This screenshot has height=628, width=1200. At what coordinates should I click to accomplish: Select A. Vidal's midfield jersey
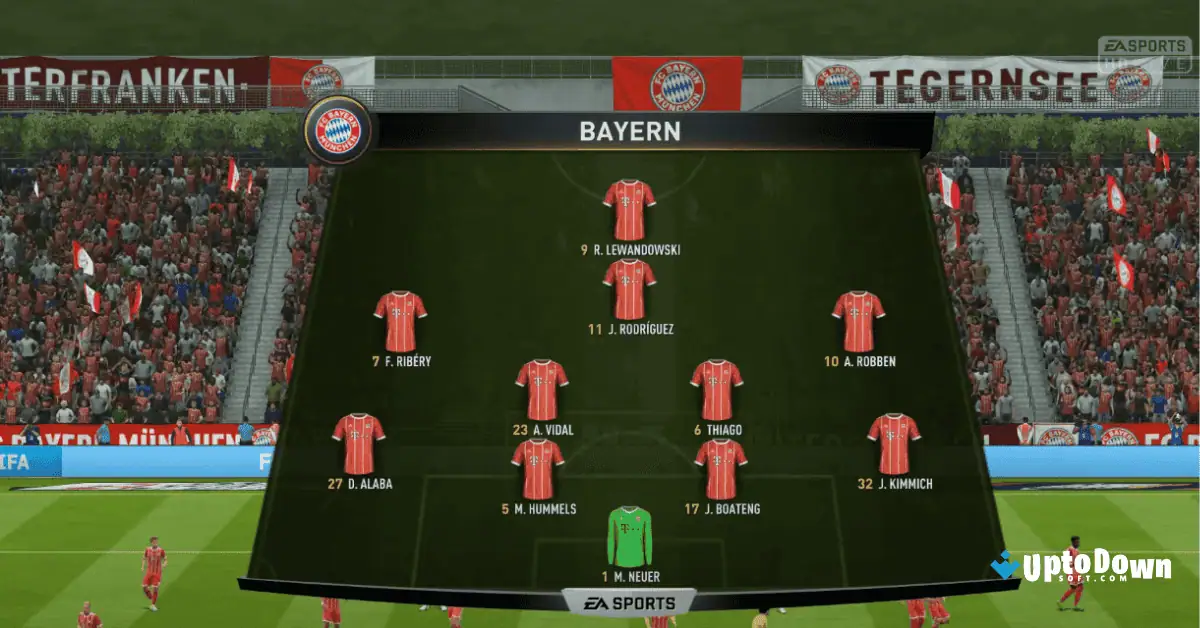tap(542, 389)
